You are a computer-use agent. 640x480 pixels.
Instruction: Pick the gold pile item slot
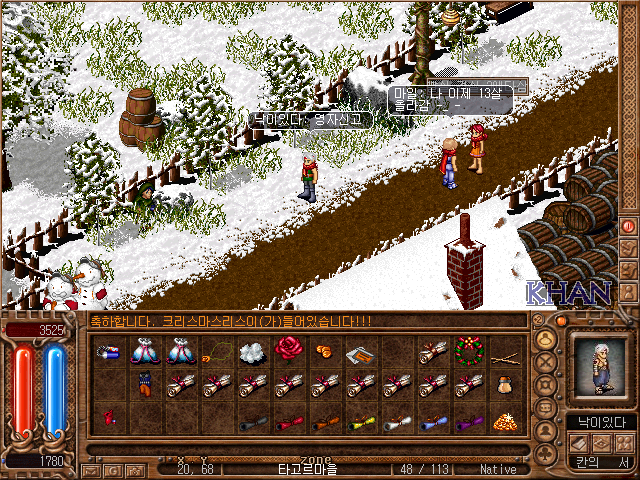point(504,421)
